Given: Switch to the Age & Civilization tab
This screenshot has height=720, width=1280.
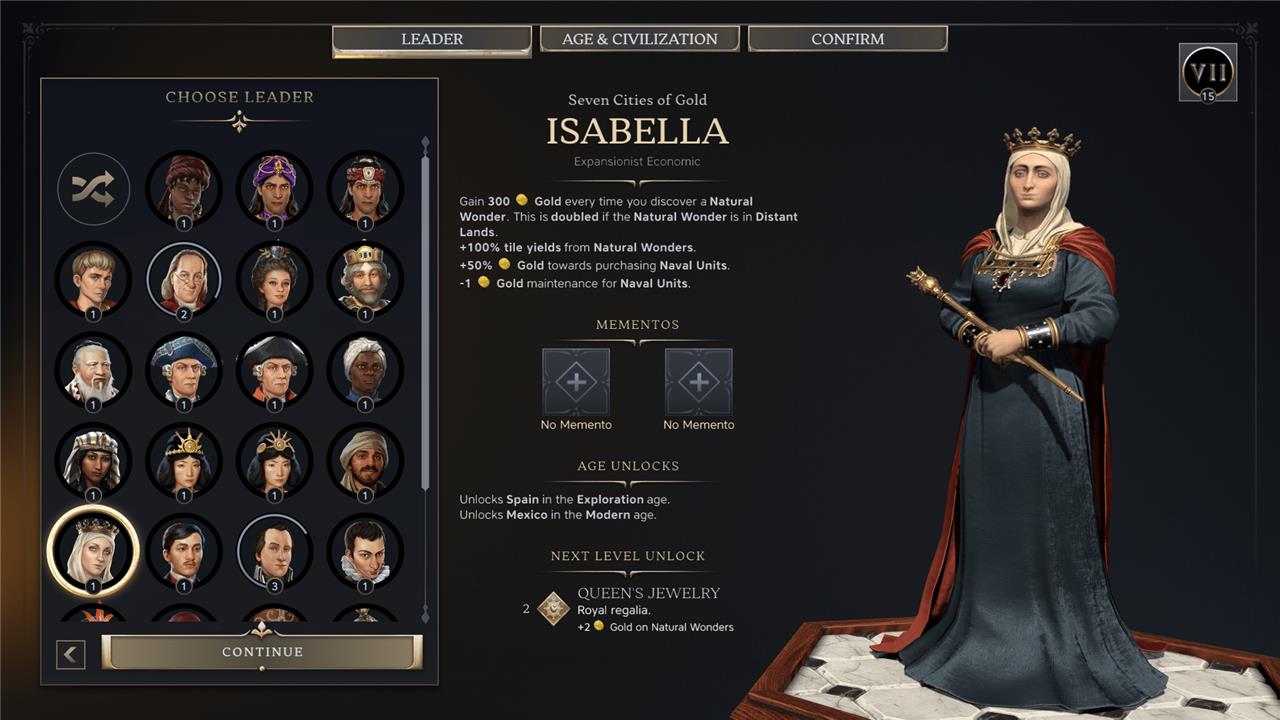Looking at the screenshot, I should click(640, 39).
